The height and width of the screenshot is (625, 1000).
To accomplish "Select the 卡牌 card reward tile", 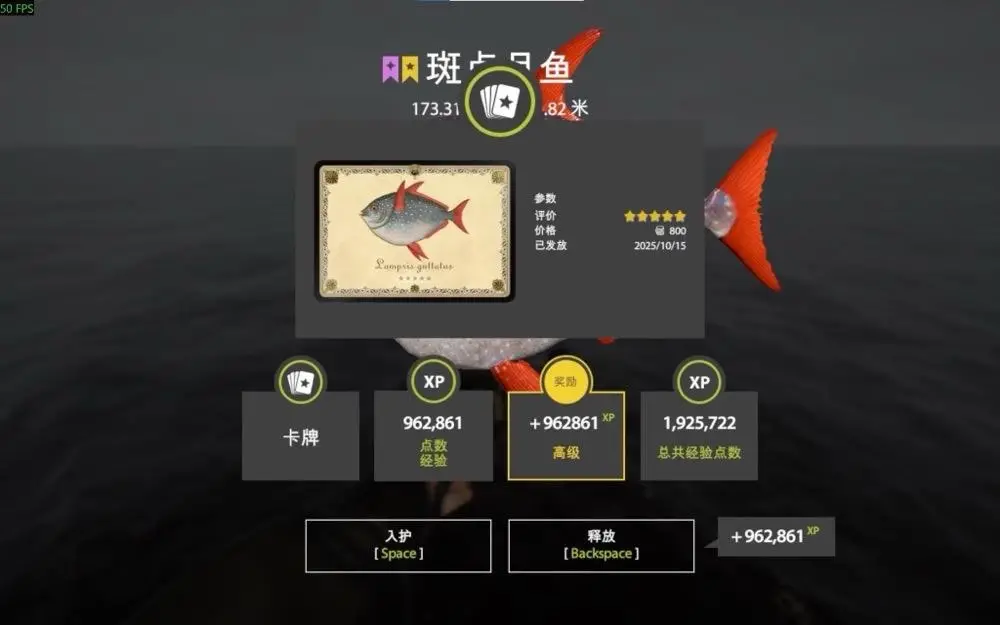I will click(300, 436).
